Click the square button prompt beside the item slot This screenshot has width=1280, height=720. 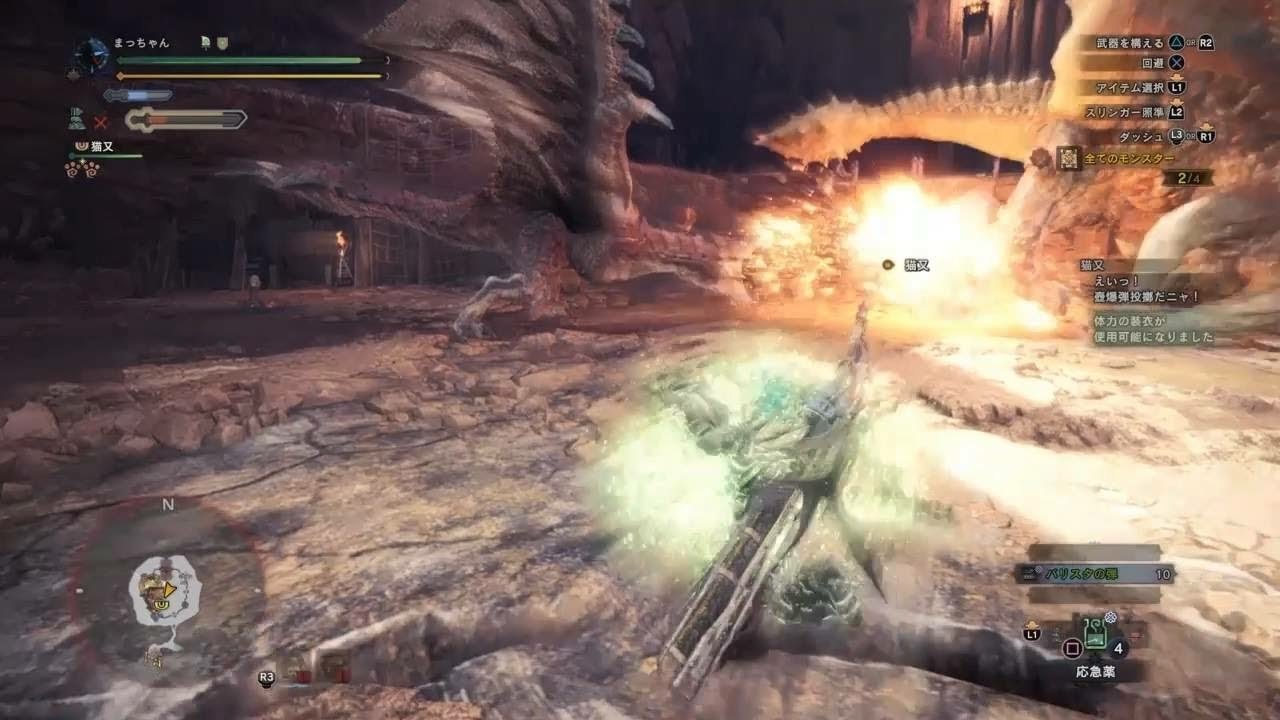1072,648
